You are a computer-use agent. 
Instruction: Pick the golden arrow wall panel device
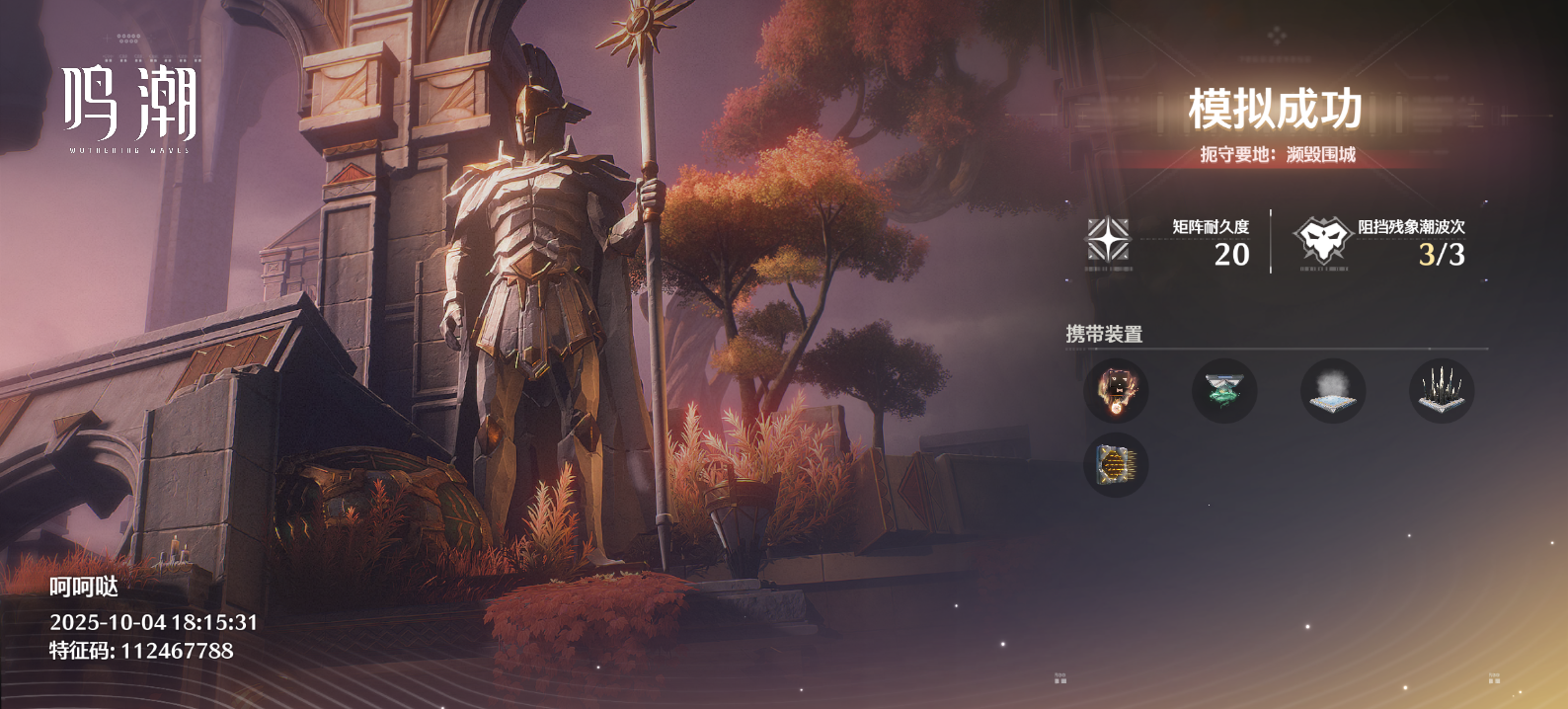(x=1116, y=464)
